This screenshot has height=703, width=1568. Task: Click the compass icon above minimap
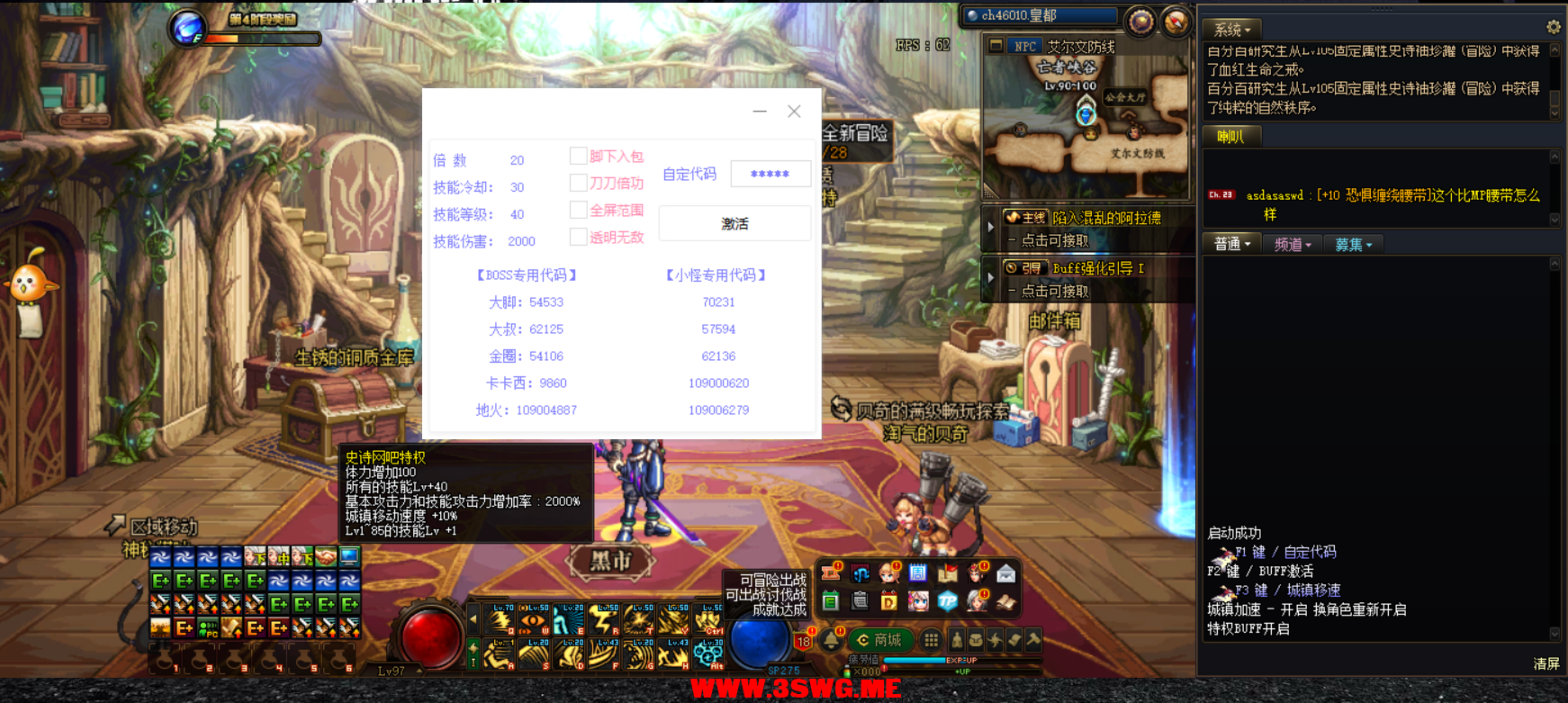[1140, 21]
